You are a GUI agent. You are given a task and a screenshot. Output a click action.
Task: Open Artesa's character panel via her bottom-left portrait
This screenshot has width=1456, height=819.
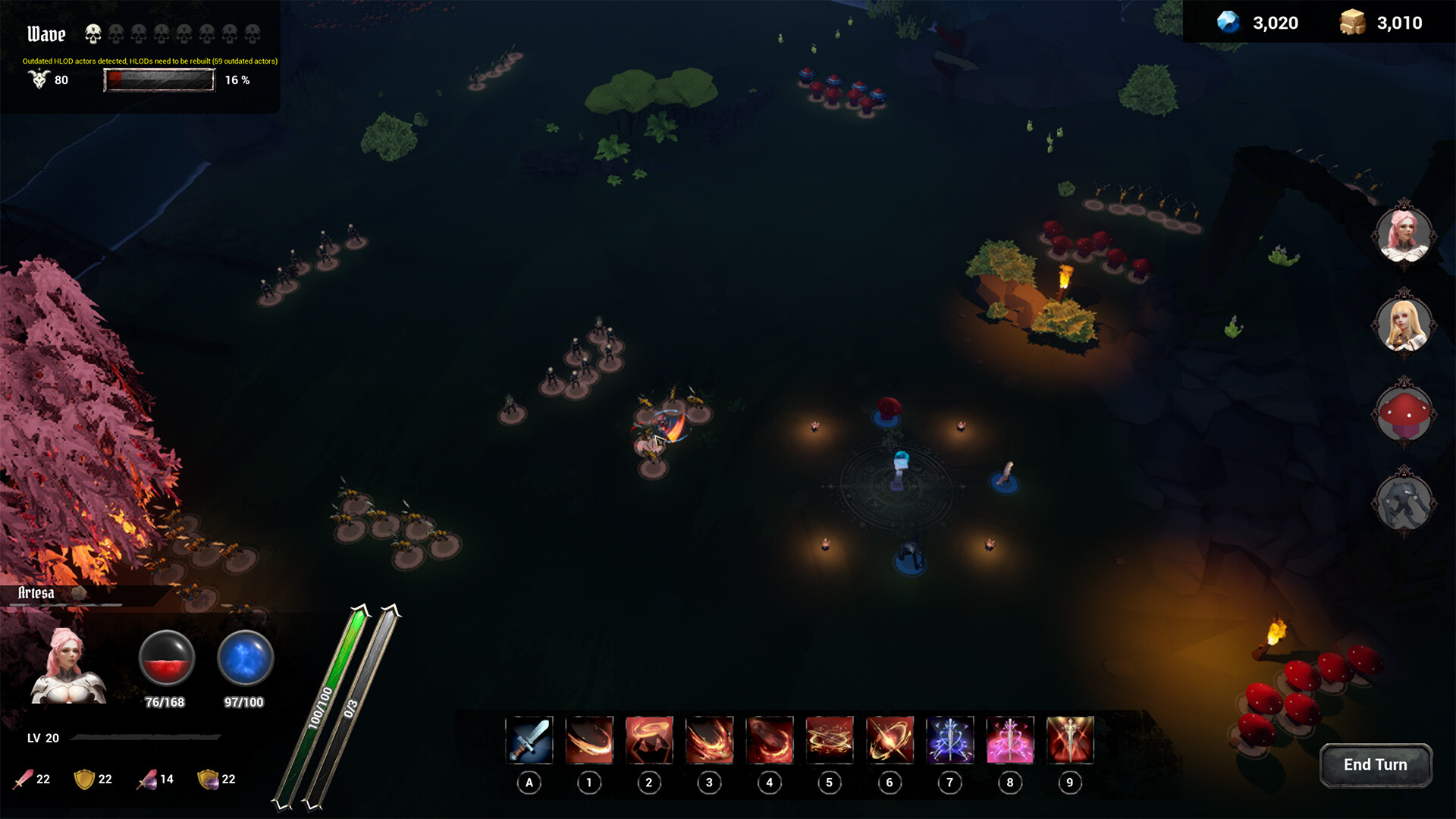[68, 667]
